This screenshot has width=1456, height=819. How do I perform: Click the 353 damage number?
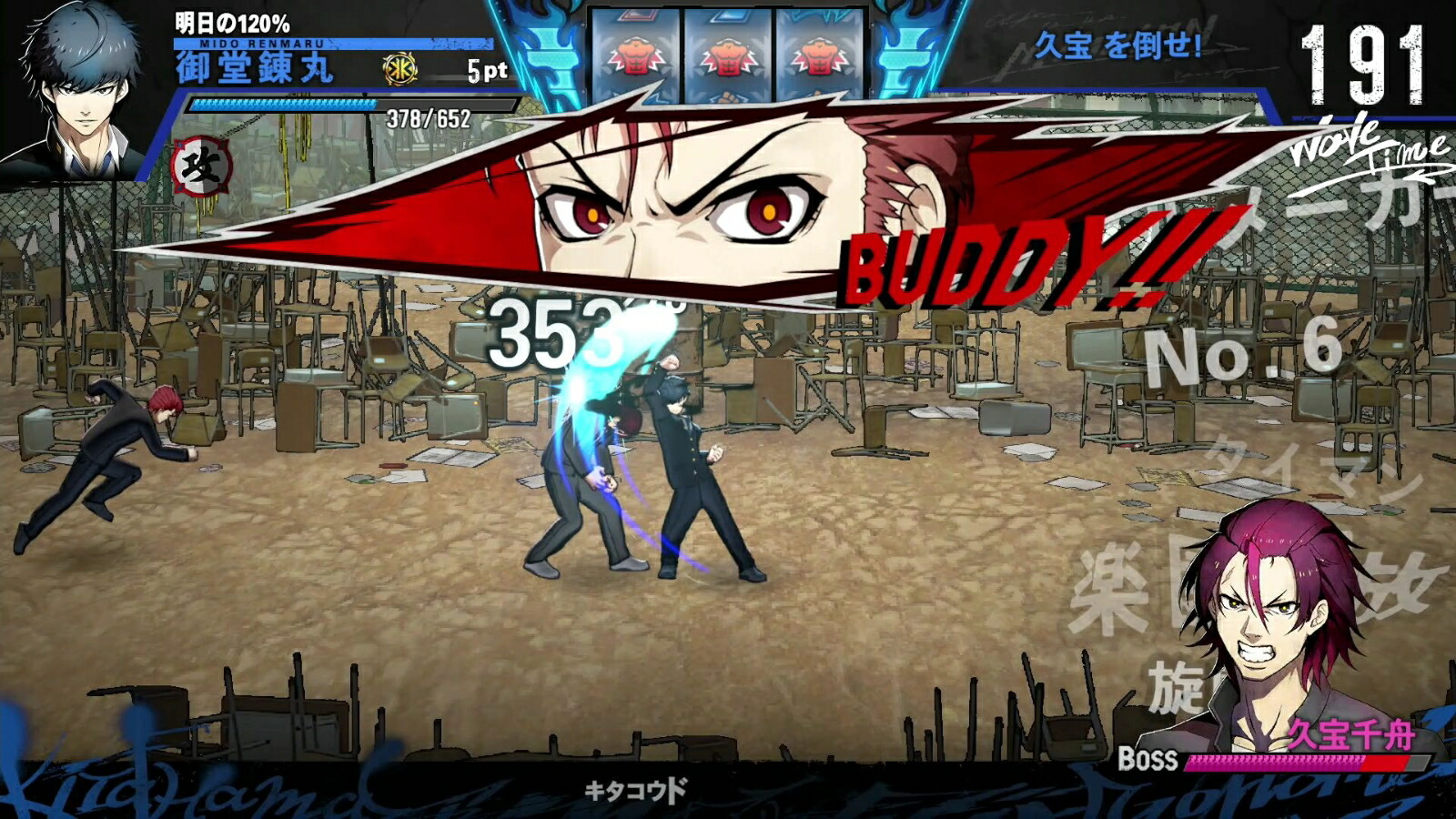[x=546, y=332]
